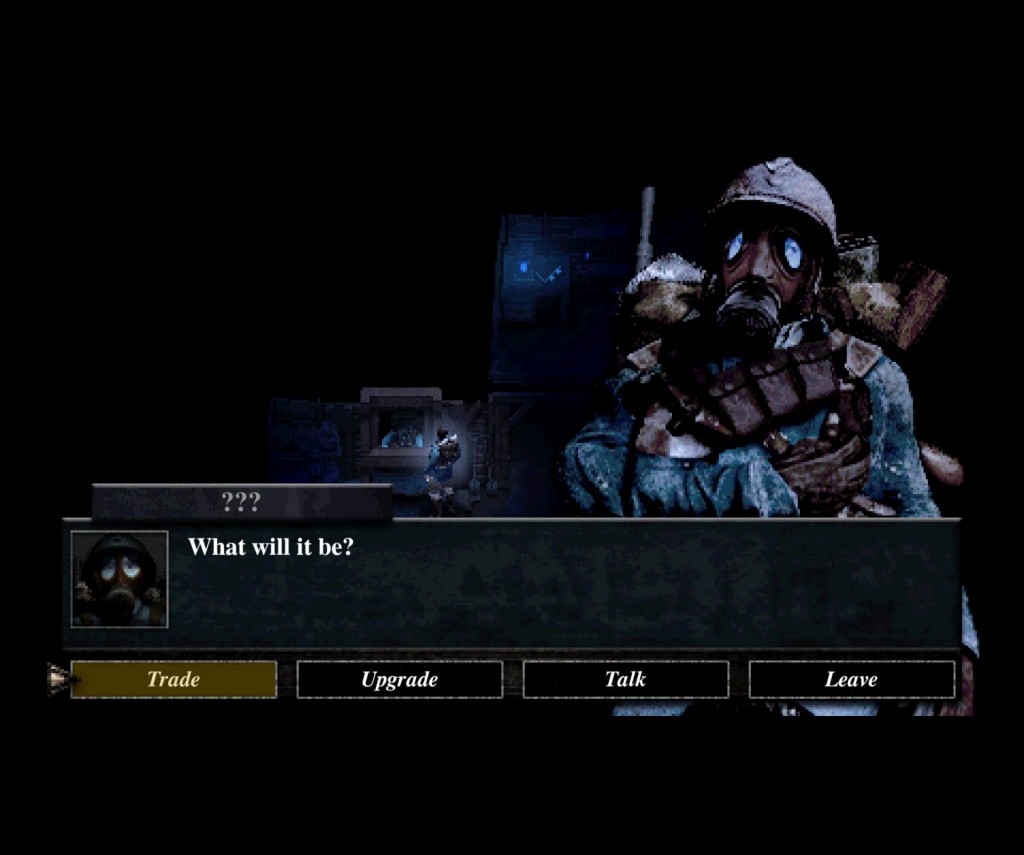1024x855 pixels.
Task: Pick Talk to speak with the merchant
Action: (625, 680)
